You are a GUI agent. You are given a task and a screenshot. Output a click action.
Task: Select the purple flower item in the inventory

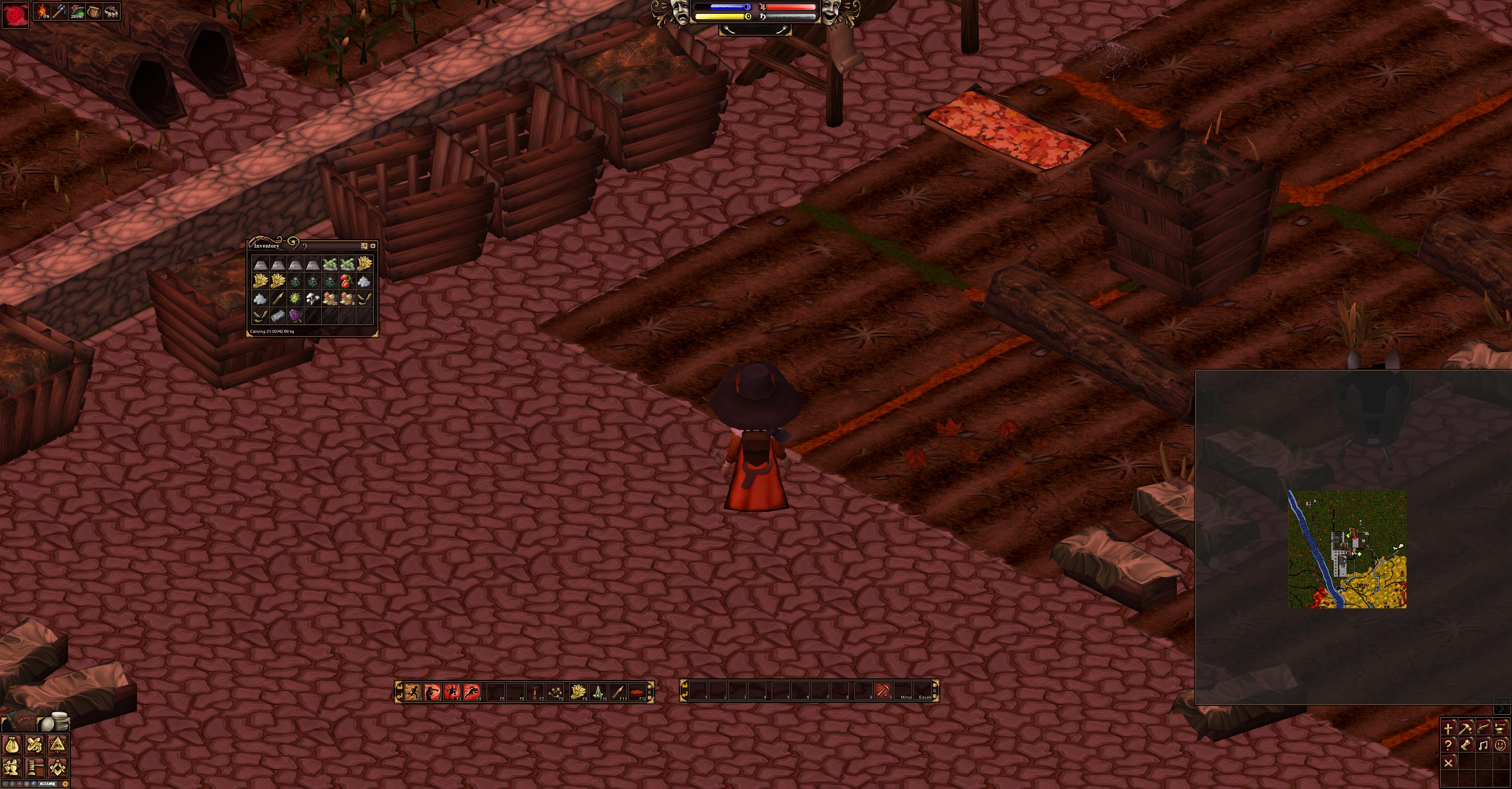coord(295,316)
